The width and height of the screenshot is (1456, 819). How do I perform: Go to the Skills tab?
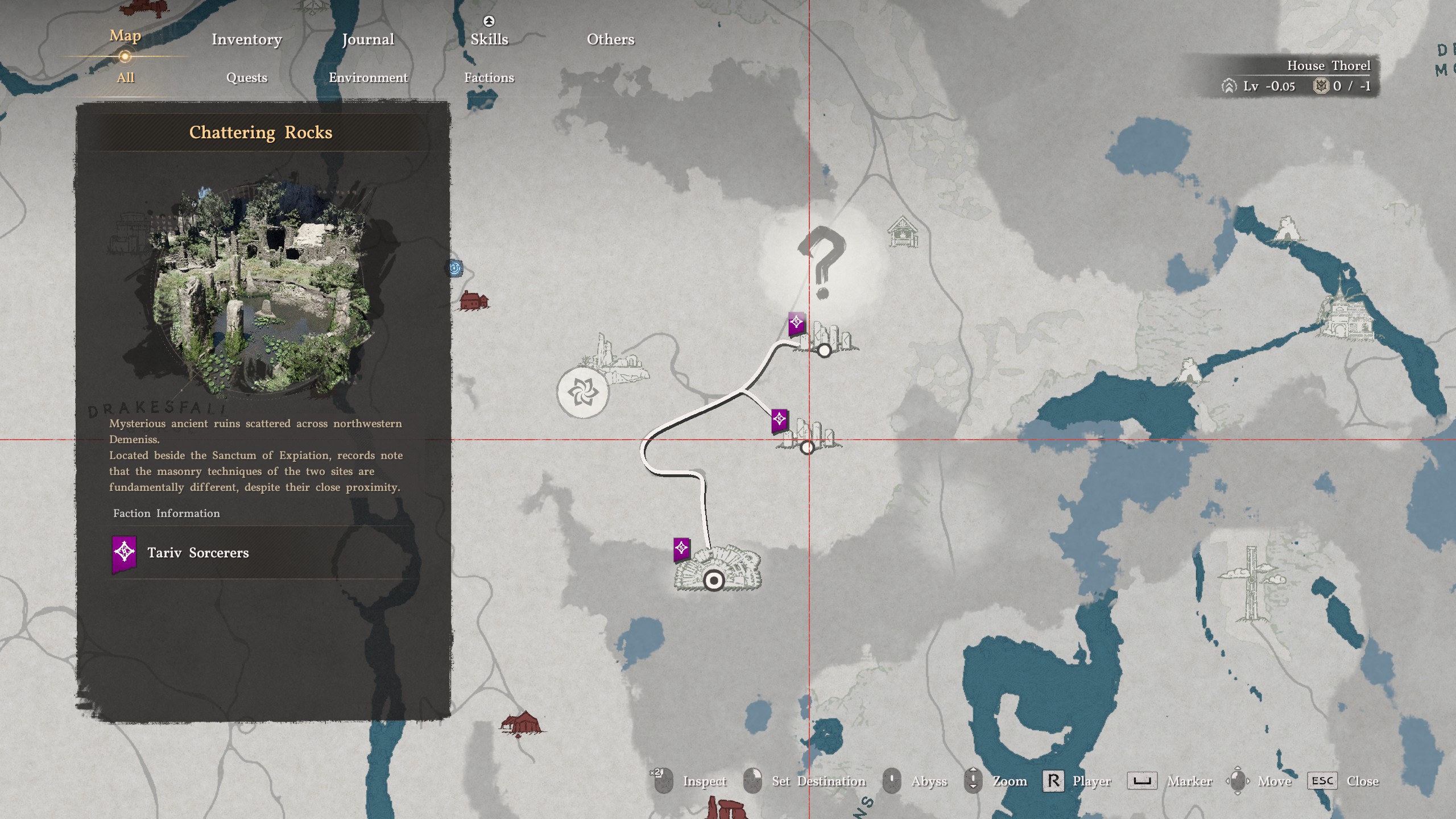(x=489, y=39)
